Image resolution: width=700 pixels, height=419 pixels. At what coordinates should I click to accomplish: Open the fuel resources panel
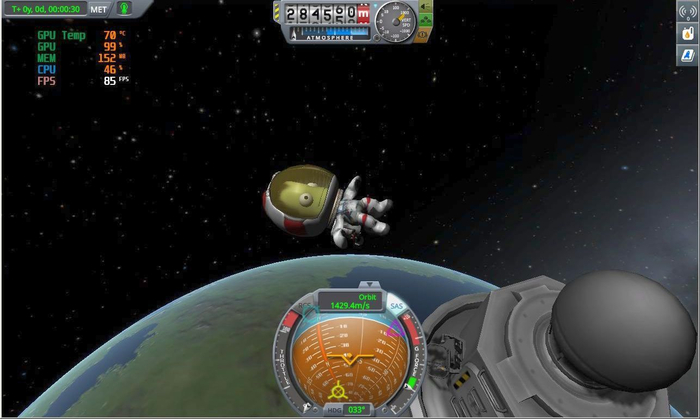click(687, 33)
